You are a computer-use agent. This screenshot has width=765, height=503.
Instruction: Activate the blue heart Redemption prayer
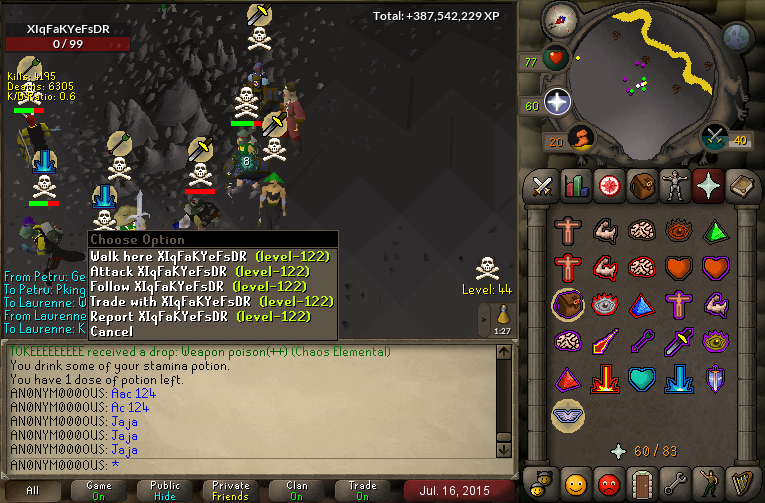coord(641,379)
